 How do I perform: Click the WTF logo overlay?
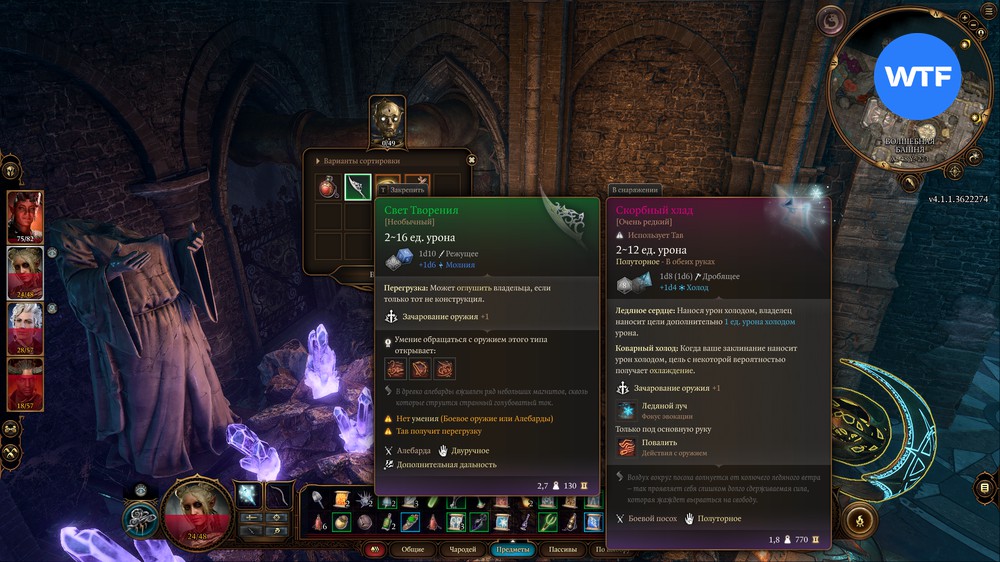pos(917,76)
